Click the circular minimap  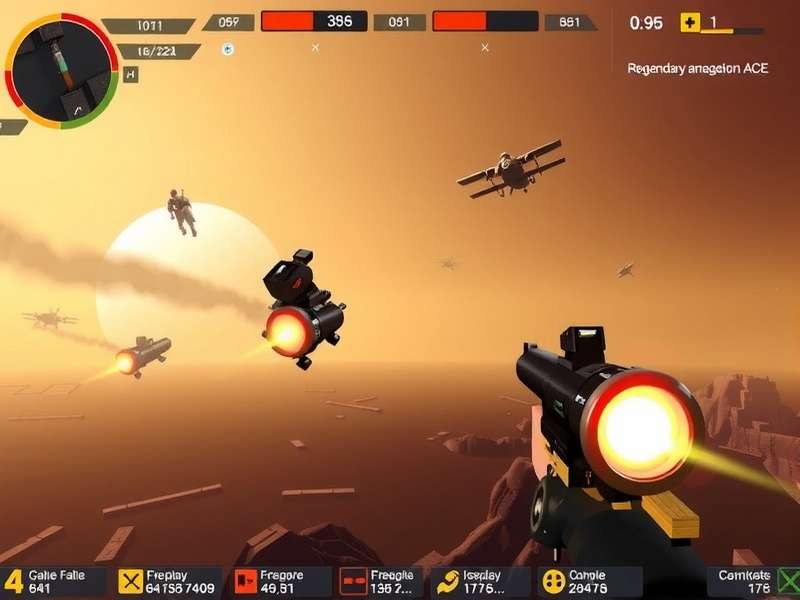click(61, 68)
